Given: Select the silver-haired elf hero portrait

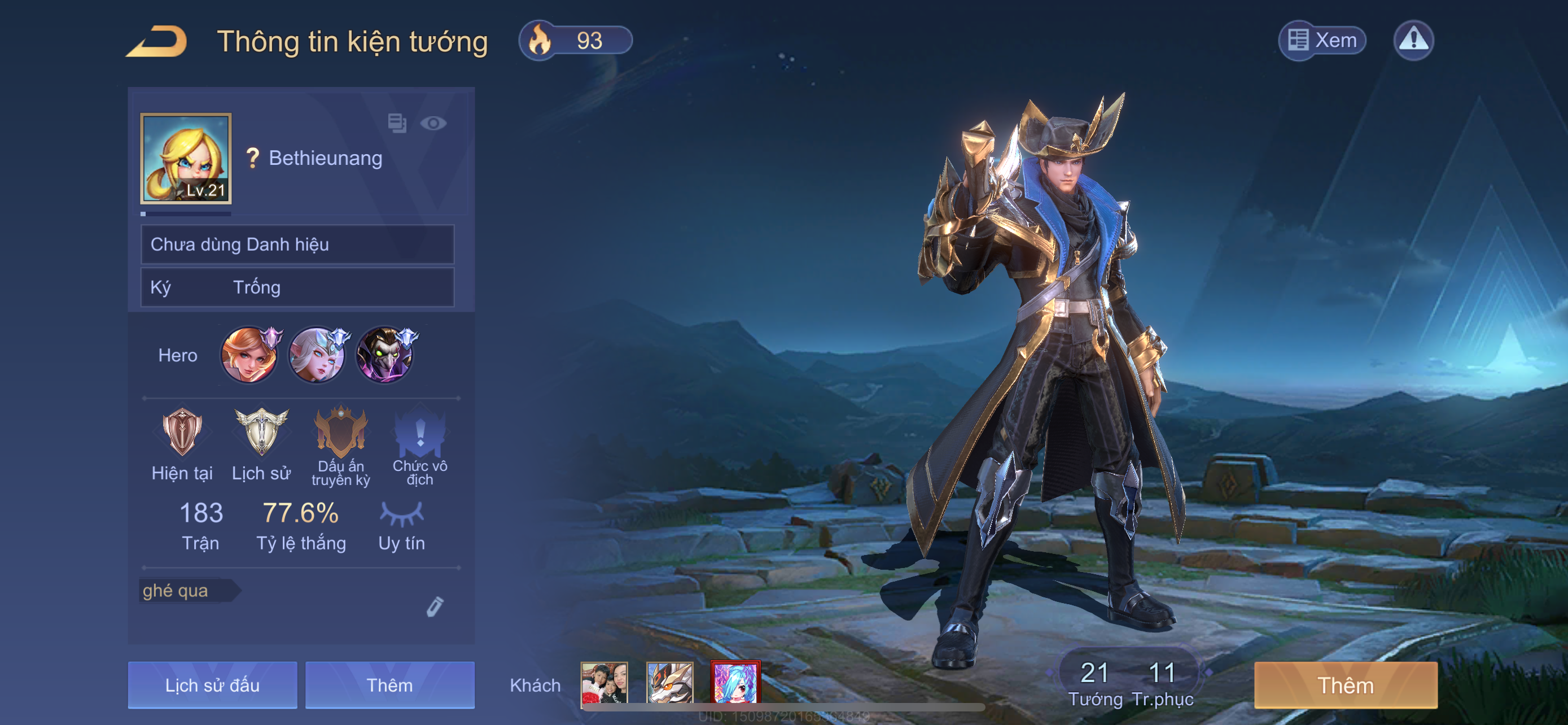Looking at the screenshot, I should pyautogui.click(x=317, y=355).
